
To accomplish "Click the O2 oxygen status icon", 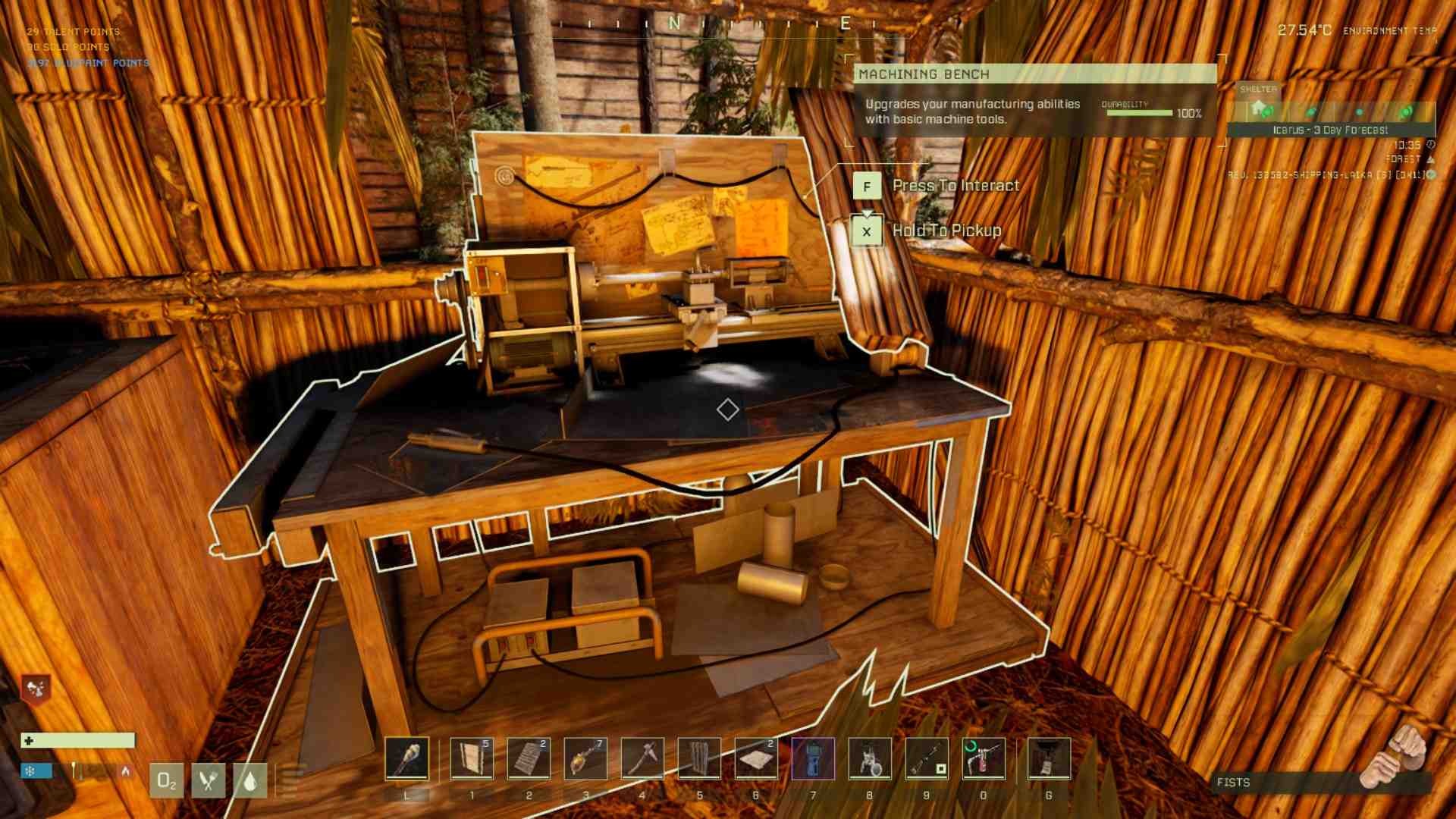I will [166, 780].
